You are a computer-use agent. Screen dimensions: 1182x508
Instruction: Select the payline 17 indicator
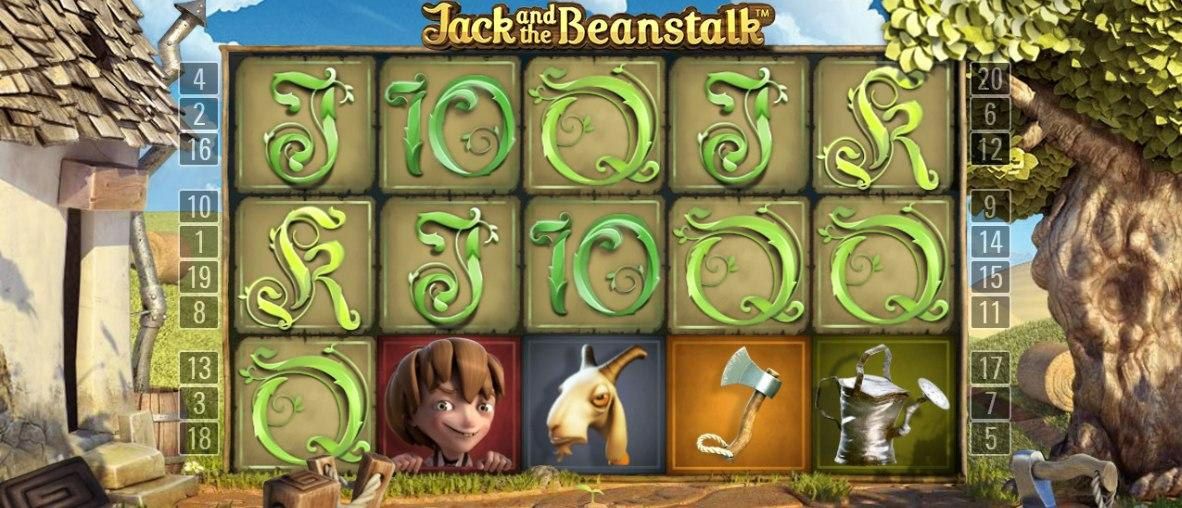point(991,368)
